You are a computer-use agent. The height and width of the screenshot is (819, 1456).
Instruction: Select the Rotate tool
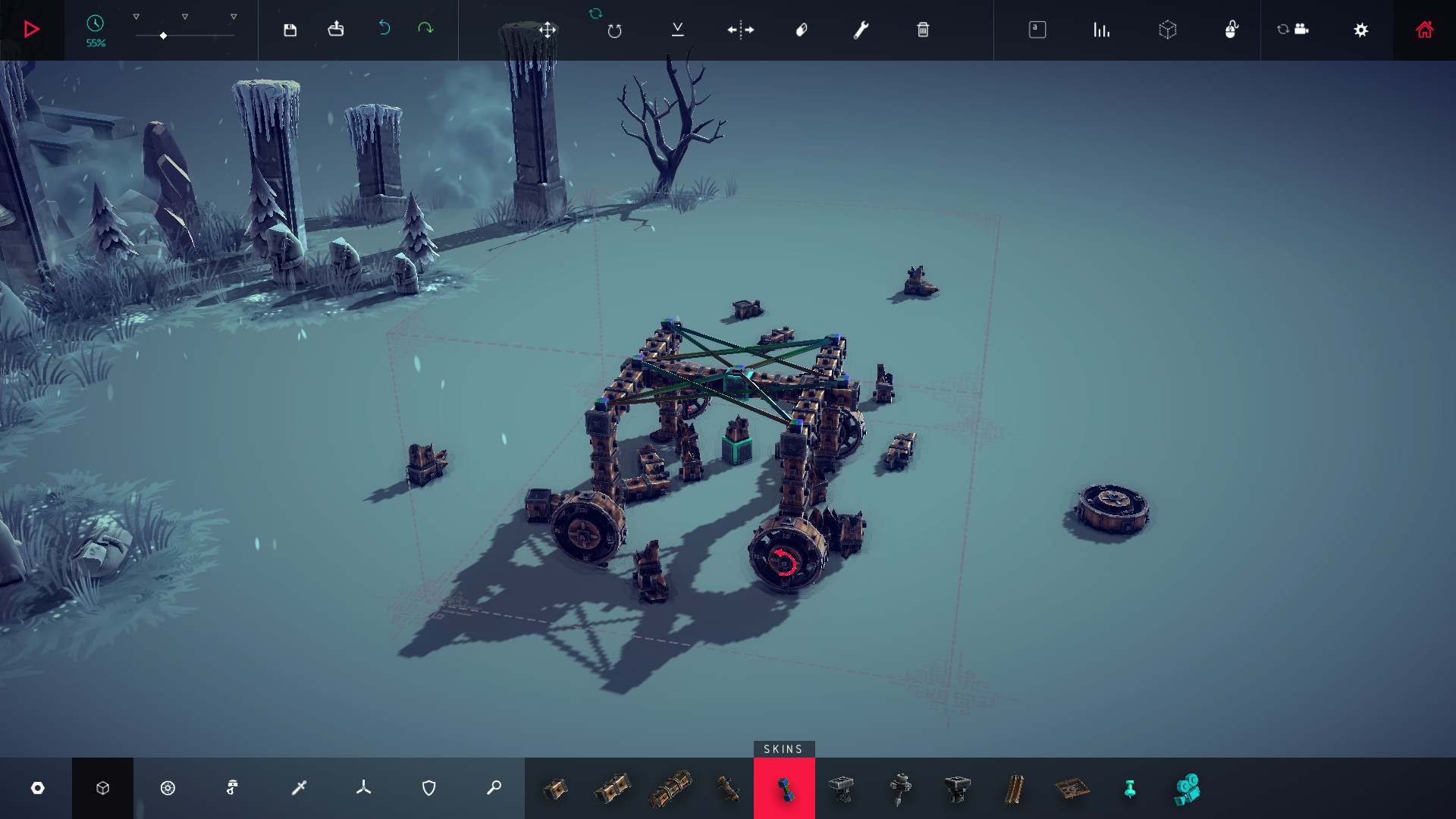click(x=614, y=30)
